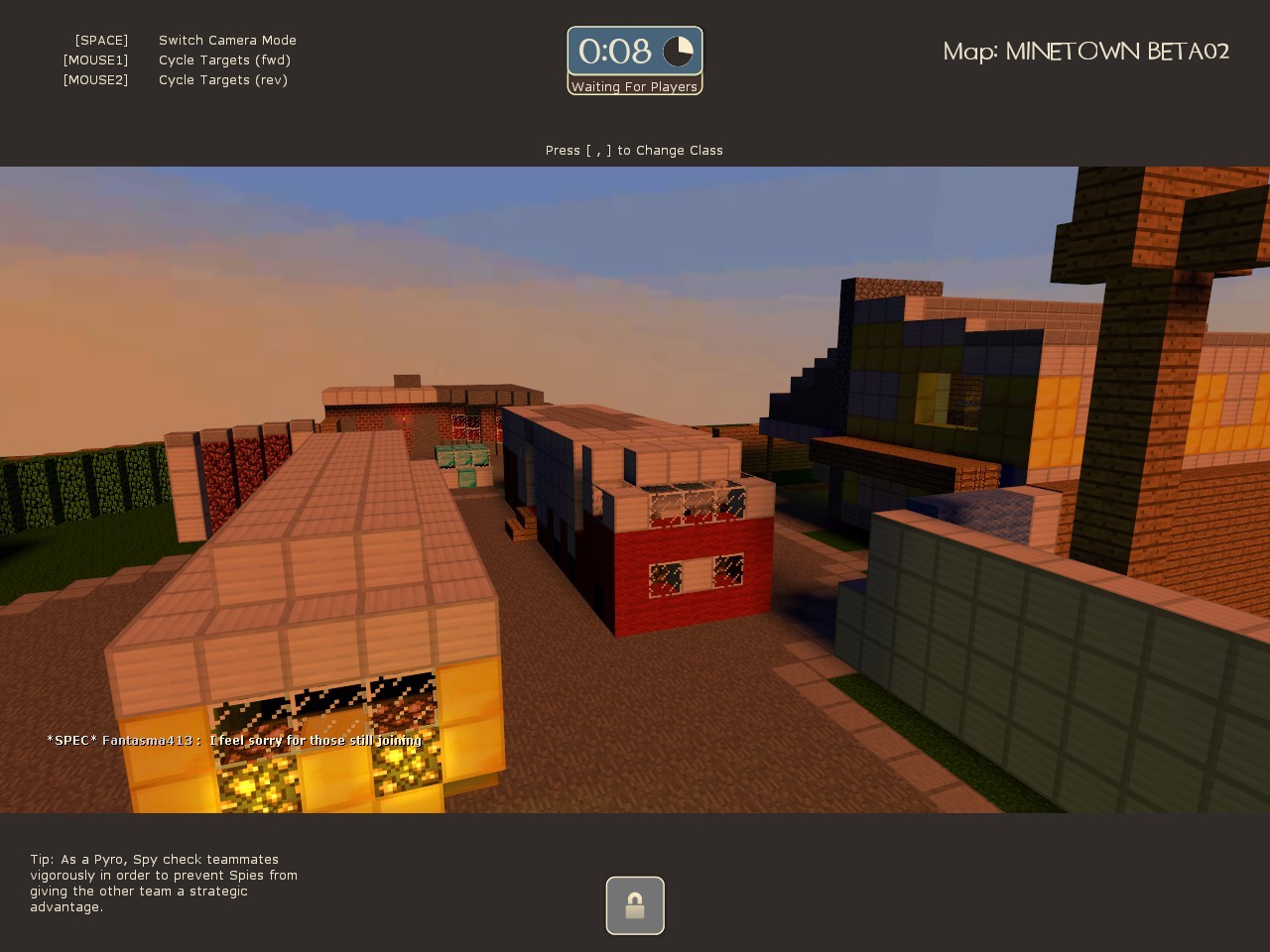Screen dimensions: 1270x952
Task: Open the *SPEC* chat channel entry
Action: [x=72, y=740]
